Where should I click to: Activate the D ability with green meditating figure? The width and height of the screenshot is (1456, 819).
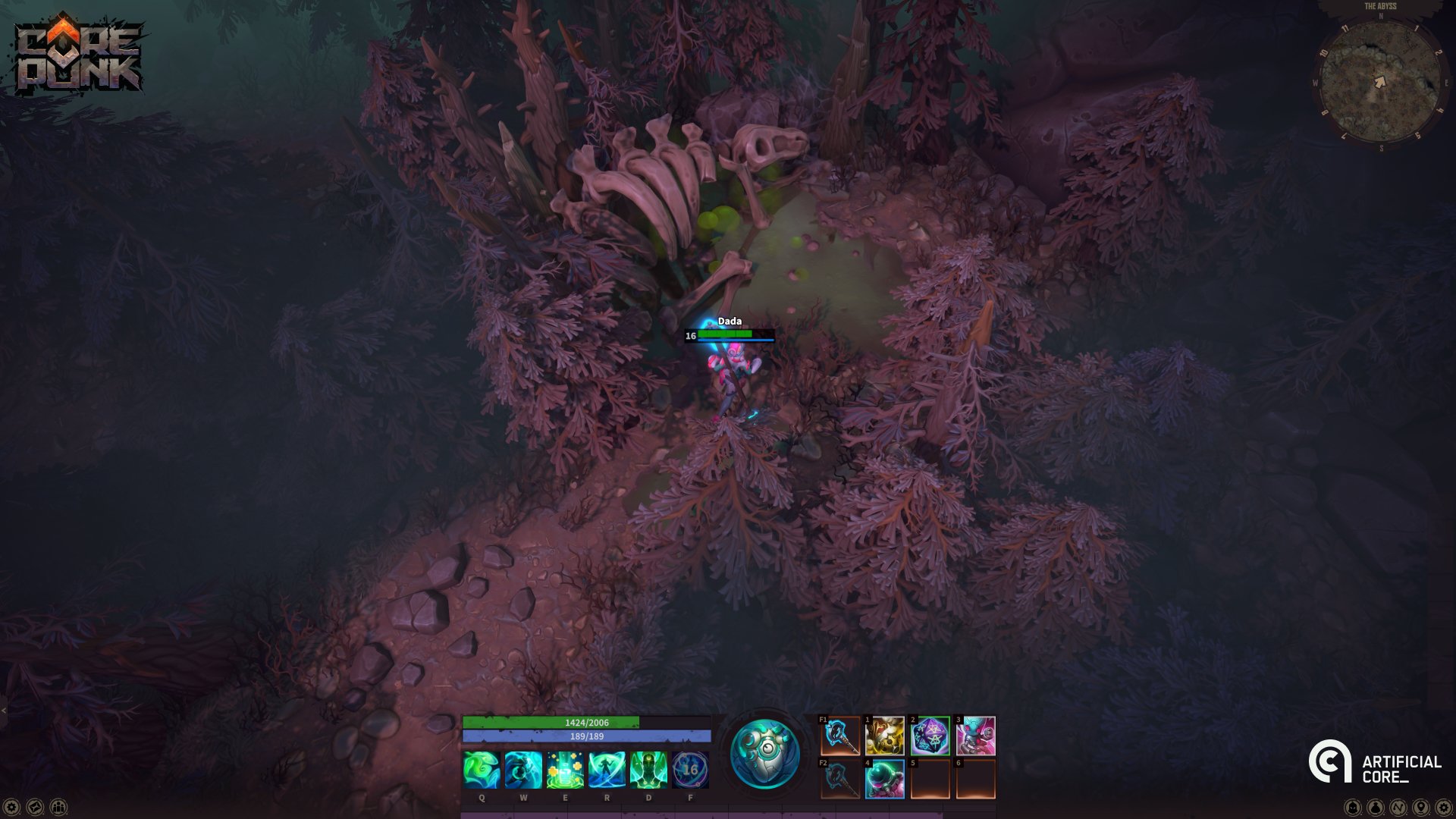(648, 770)
